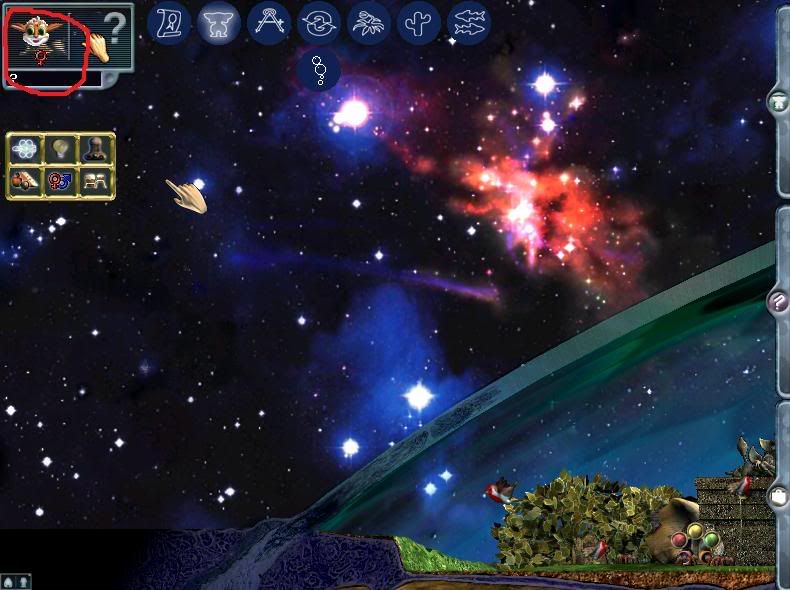
Task: Go to the jungle plant icon
Action: pos(369,22)
